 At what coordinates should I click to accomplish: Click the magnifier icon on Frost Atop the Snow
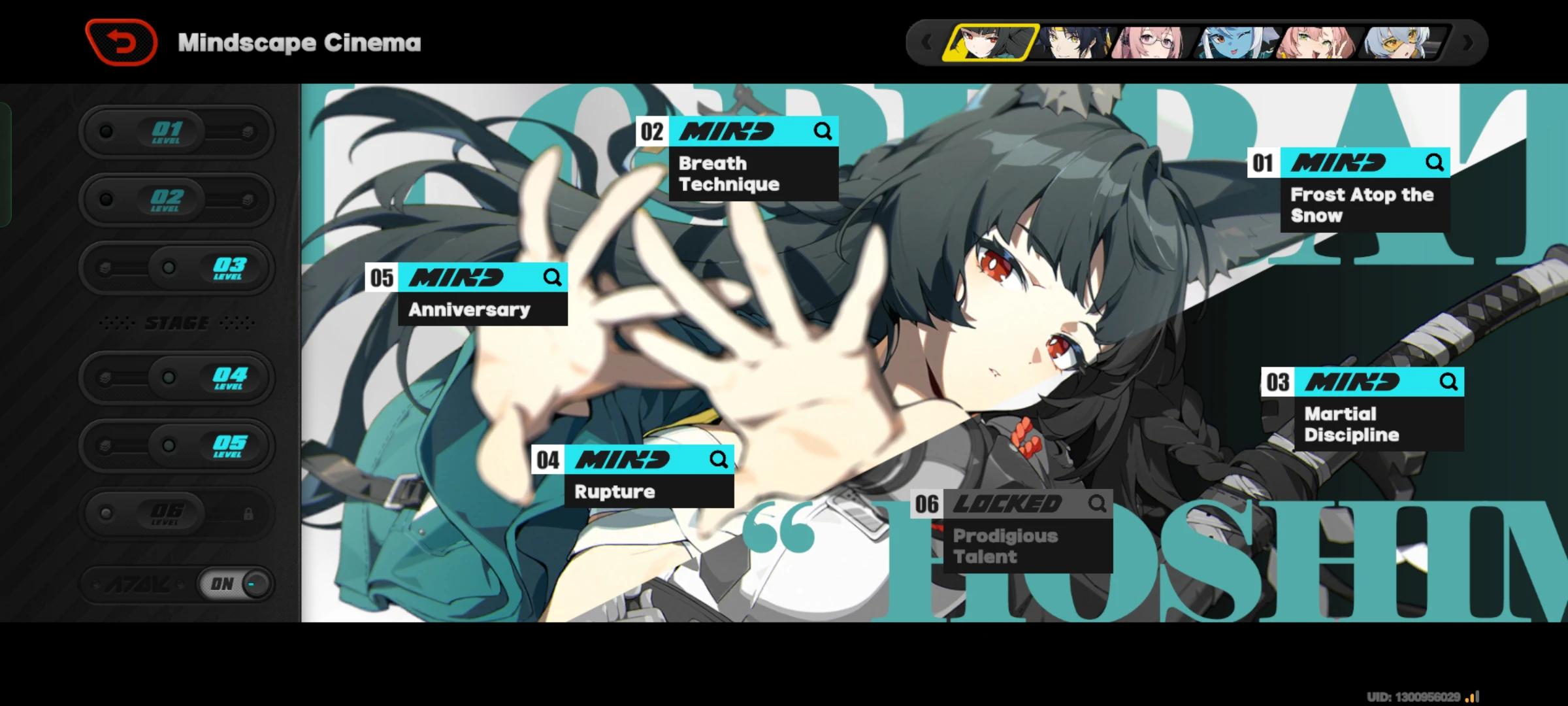tap(1435, 163)
